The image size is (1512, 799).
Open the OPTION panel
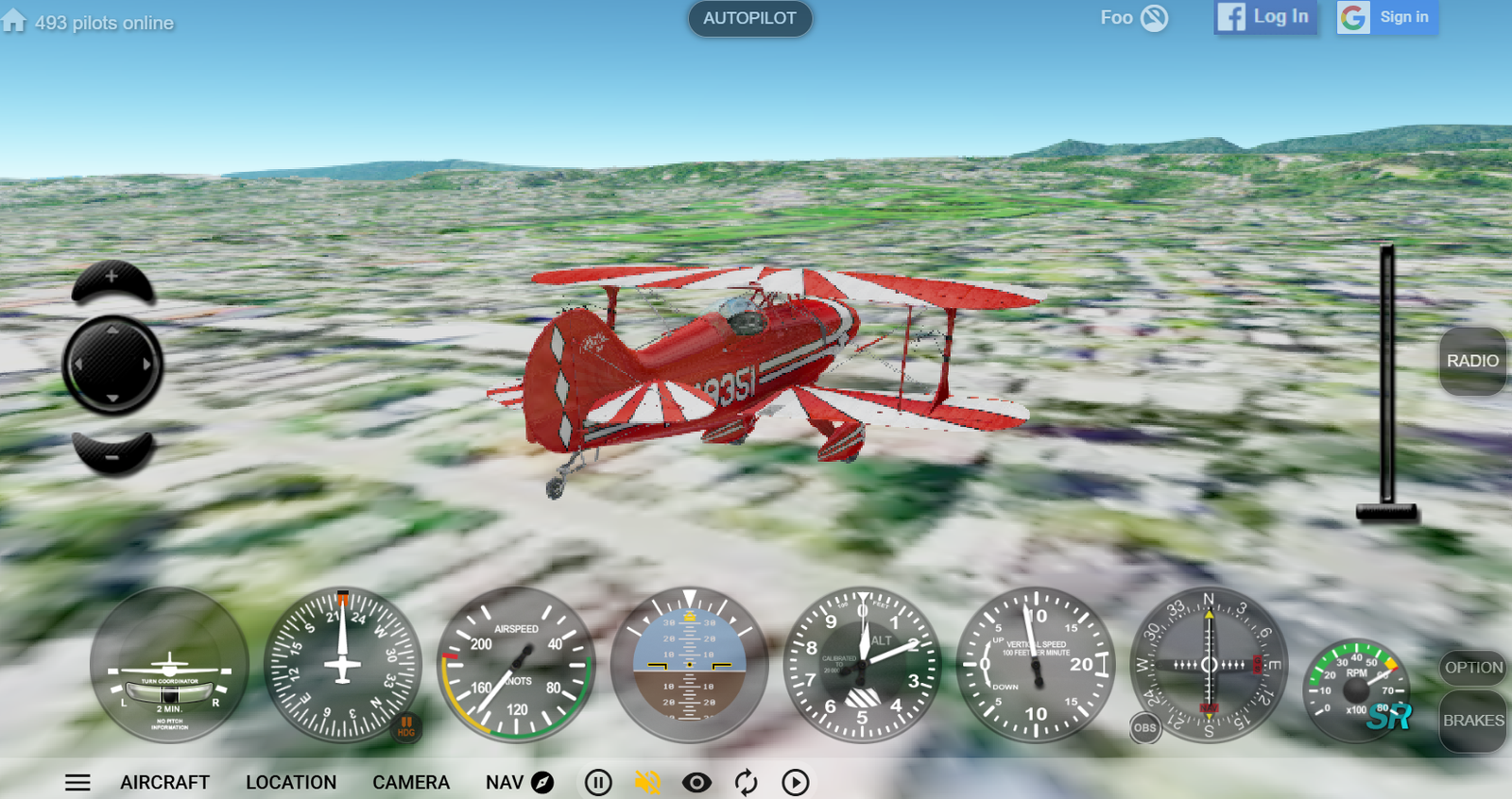point(1472,668)
